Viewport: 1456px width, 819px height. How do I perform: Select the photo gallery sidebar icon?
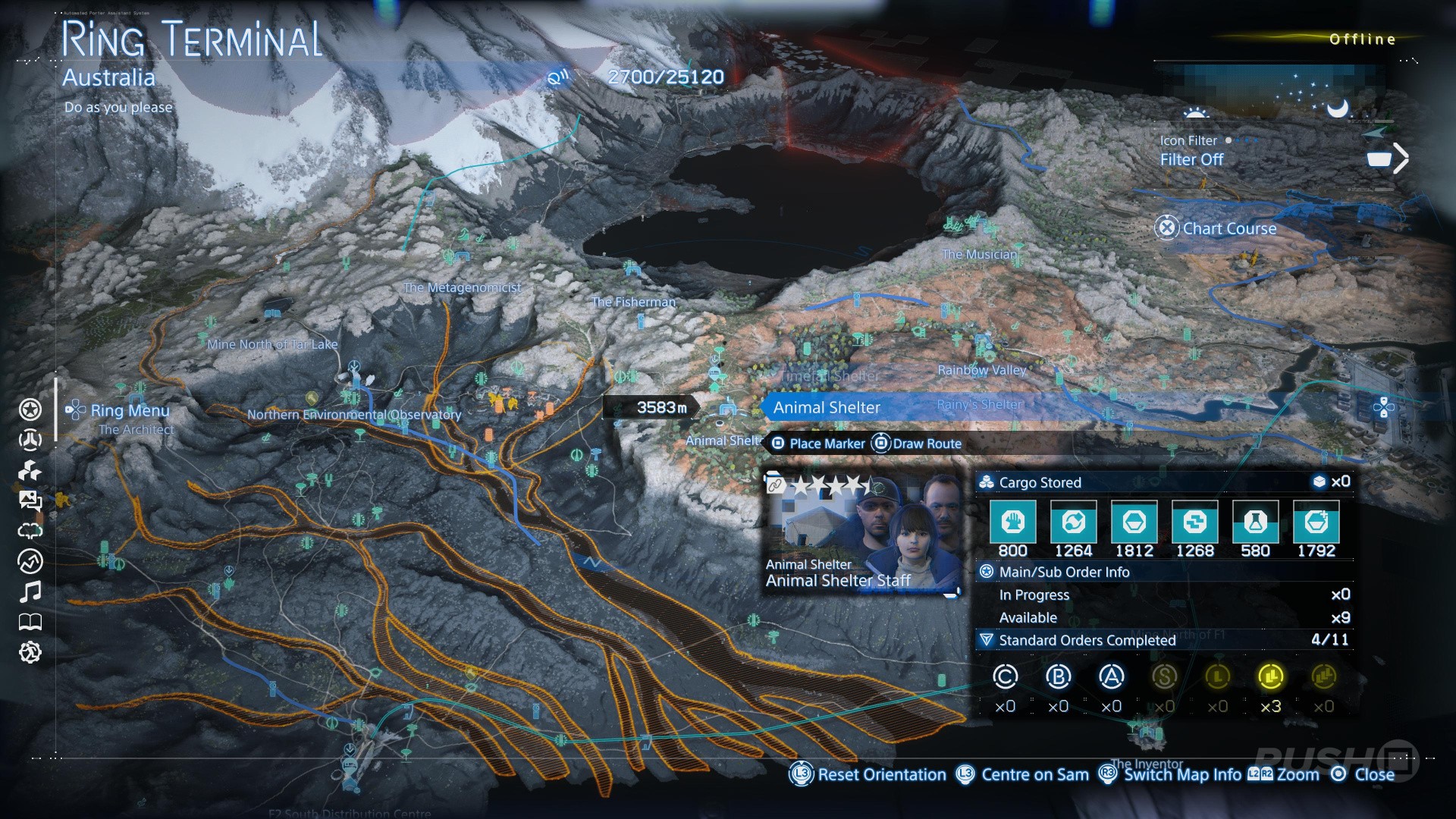[30, 500]
